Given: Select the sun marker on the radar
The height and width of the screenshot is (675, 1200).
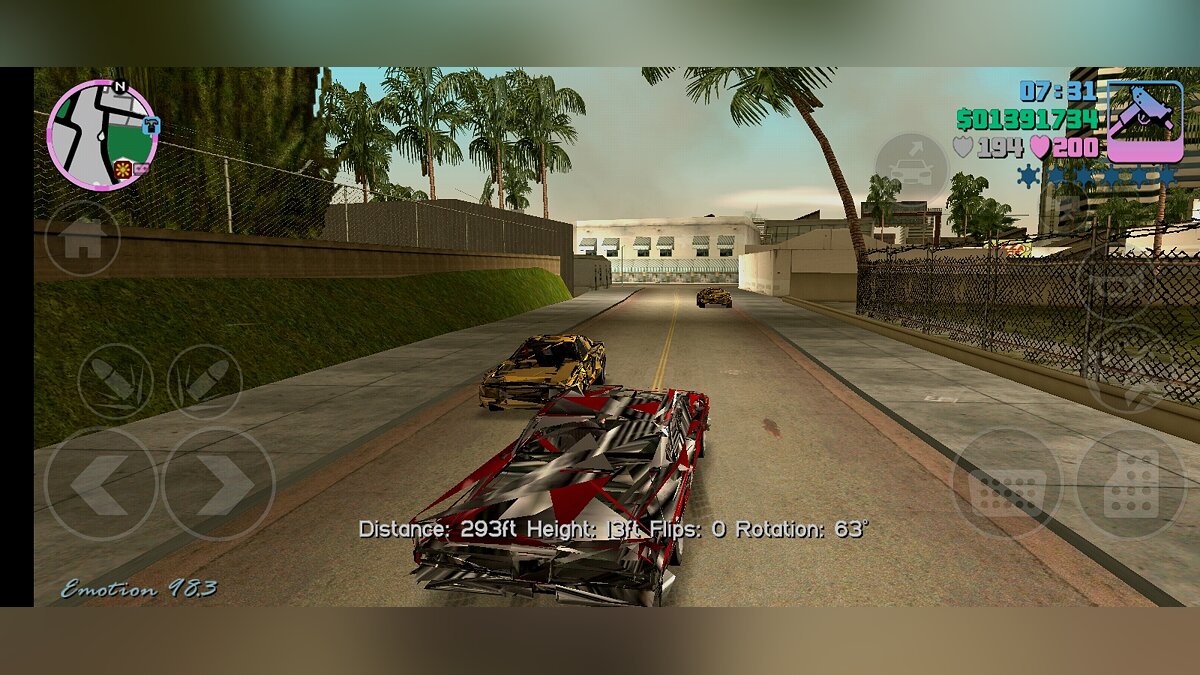Looking at the screenshot, I should [x=123, y=167].
